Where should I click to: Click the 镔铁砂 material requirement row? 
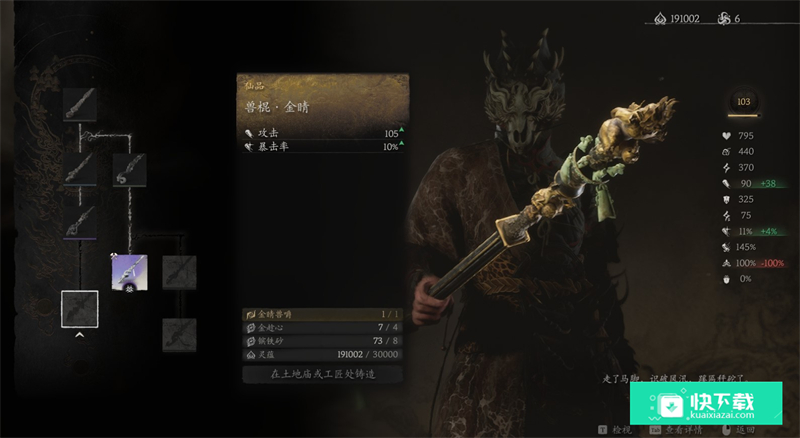pyautogui.click(x=322, y=340)
